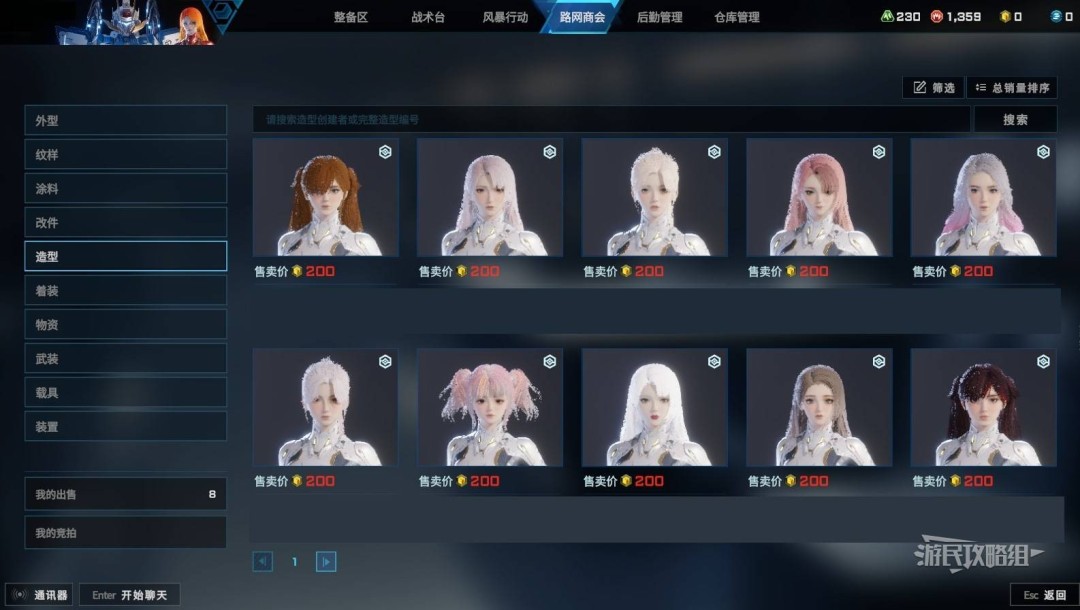Select the brown twin-tail hairstyle listing
The image size is (1080, 610).
pyautogui.click(x=326, y=198)
